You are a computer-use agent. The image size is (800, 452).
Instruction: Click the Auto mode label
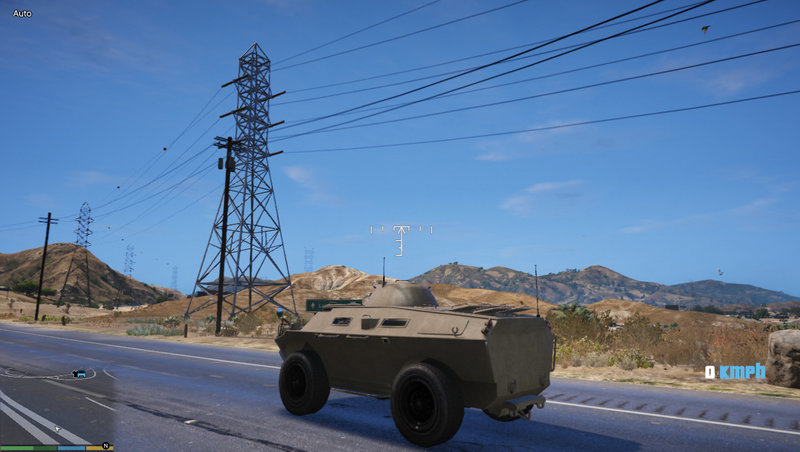click(x=22, y=14)
